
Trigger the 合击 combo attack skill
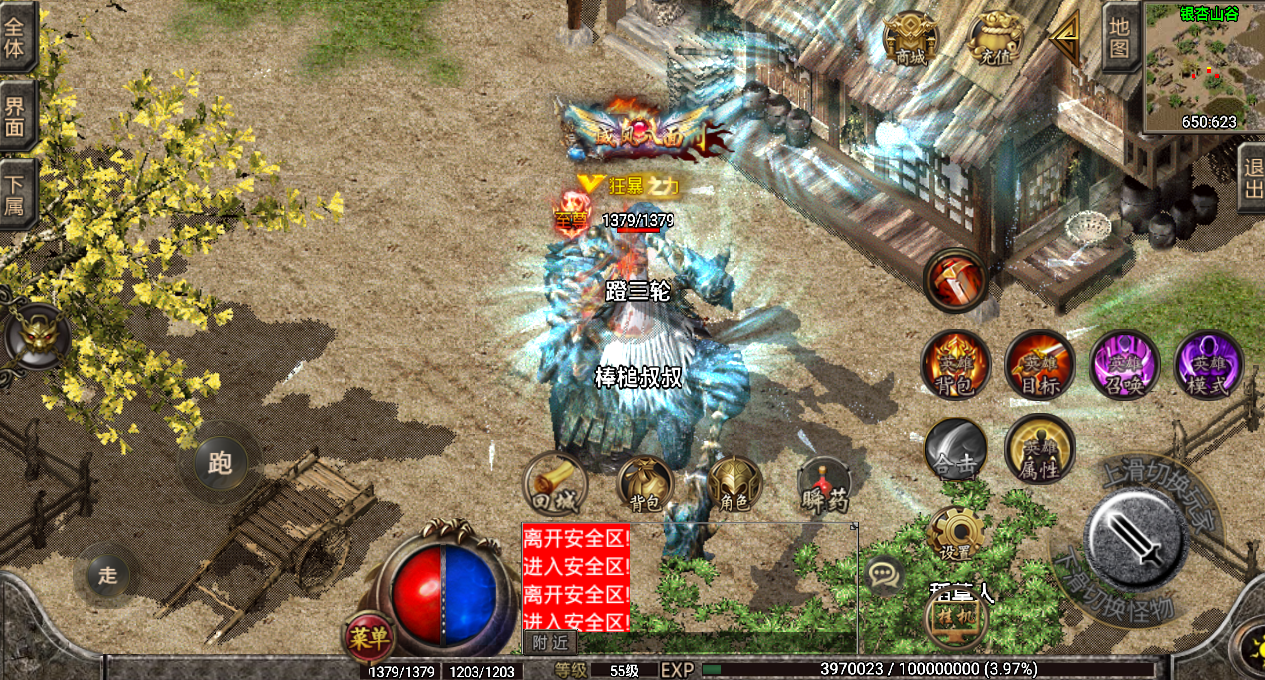pyautogui.click(x=955, y=450)
